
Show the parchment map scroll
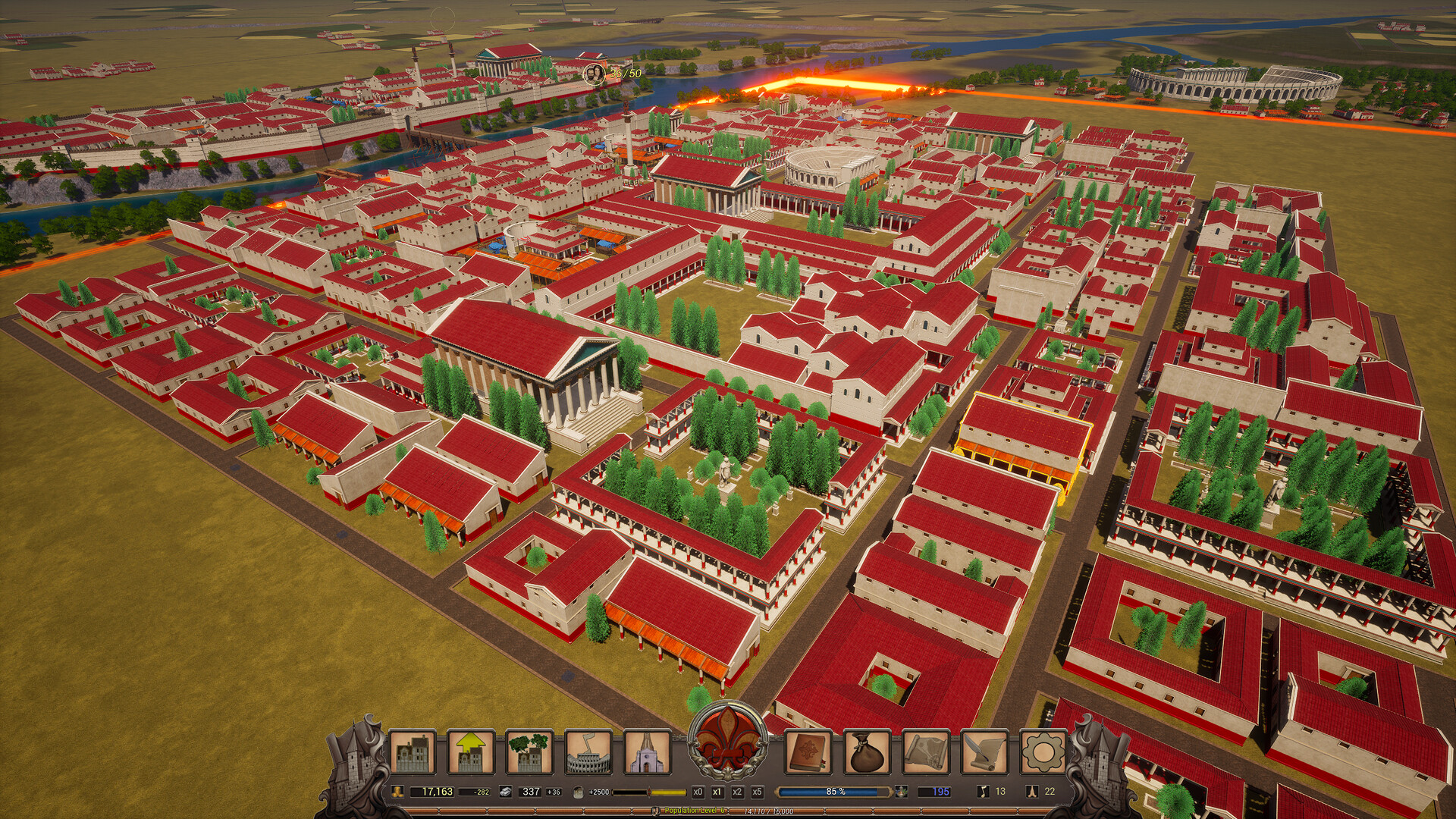coord(926,752)
